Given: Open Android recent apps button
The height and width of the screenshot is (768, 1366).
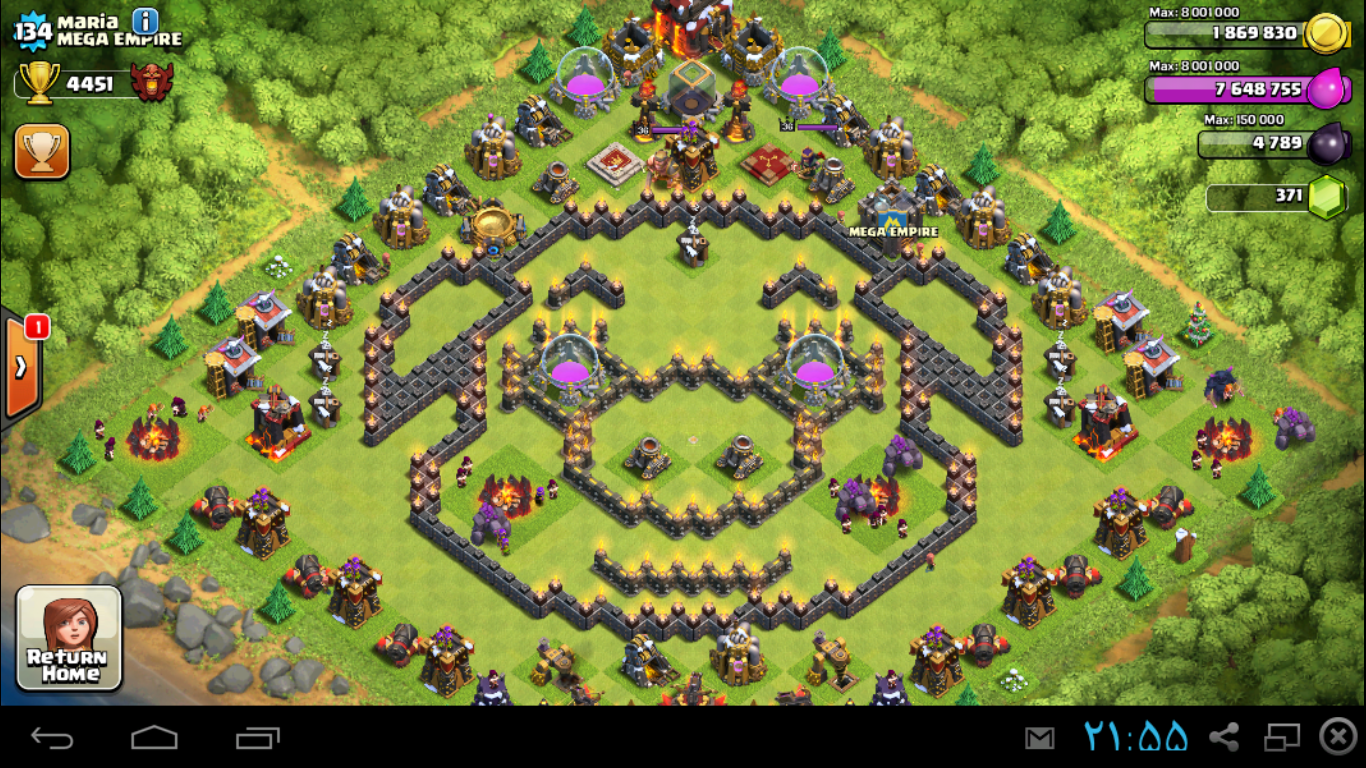Looking at the screenshot, I should coord(257,738).
